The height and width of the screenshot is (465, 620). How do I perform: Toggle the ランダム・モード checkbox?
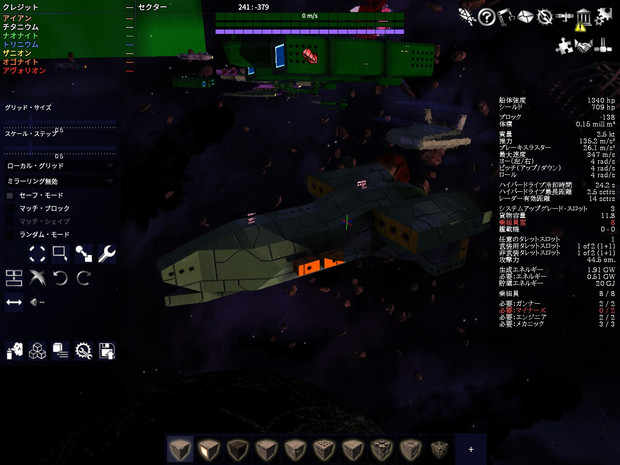(11, 234)
